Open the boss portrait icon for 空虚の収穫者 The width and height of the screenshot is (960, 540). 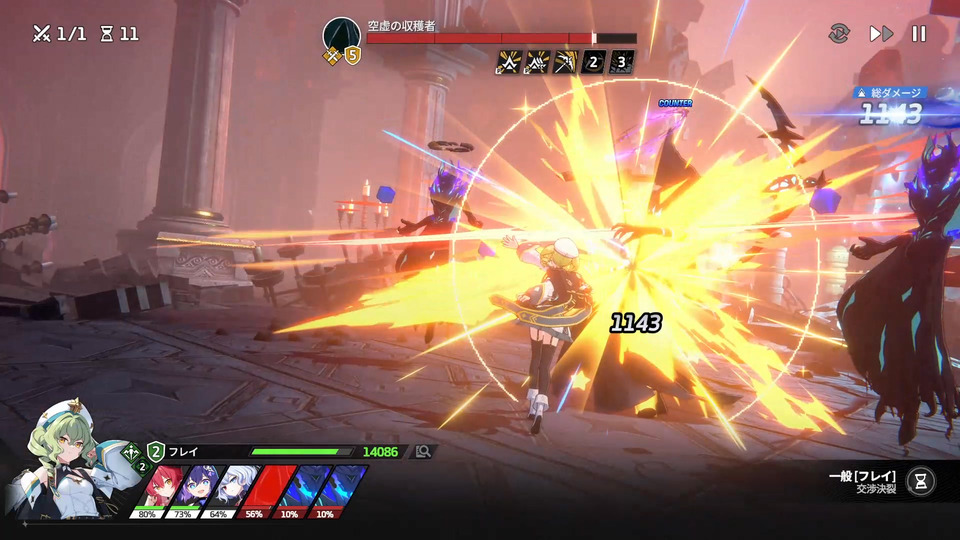click(x=340, y=36)
